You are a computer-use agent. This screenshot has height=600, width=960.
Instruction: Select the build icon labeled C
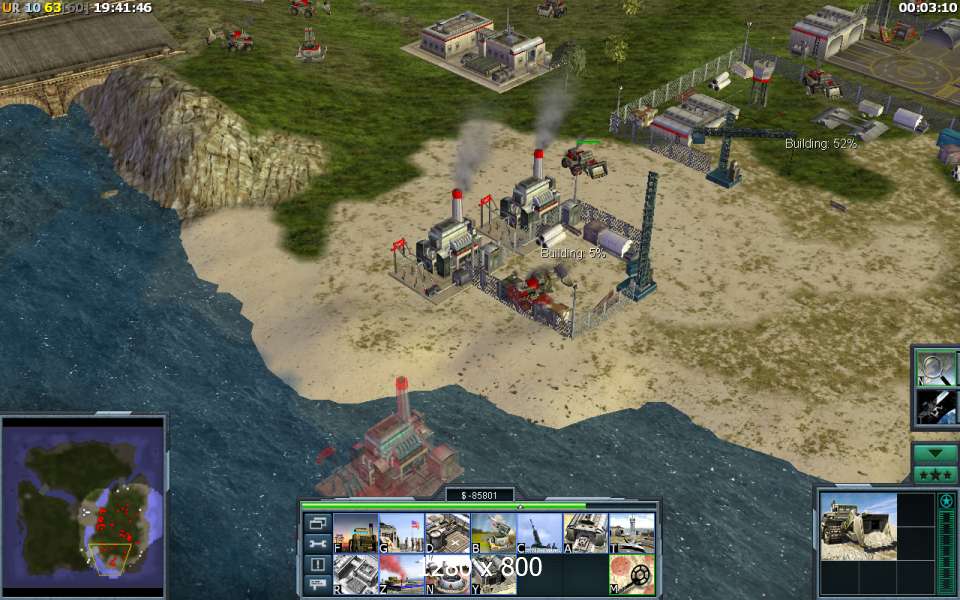click(x=539, y=533)
